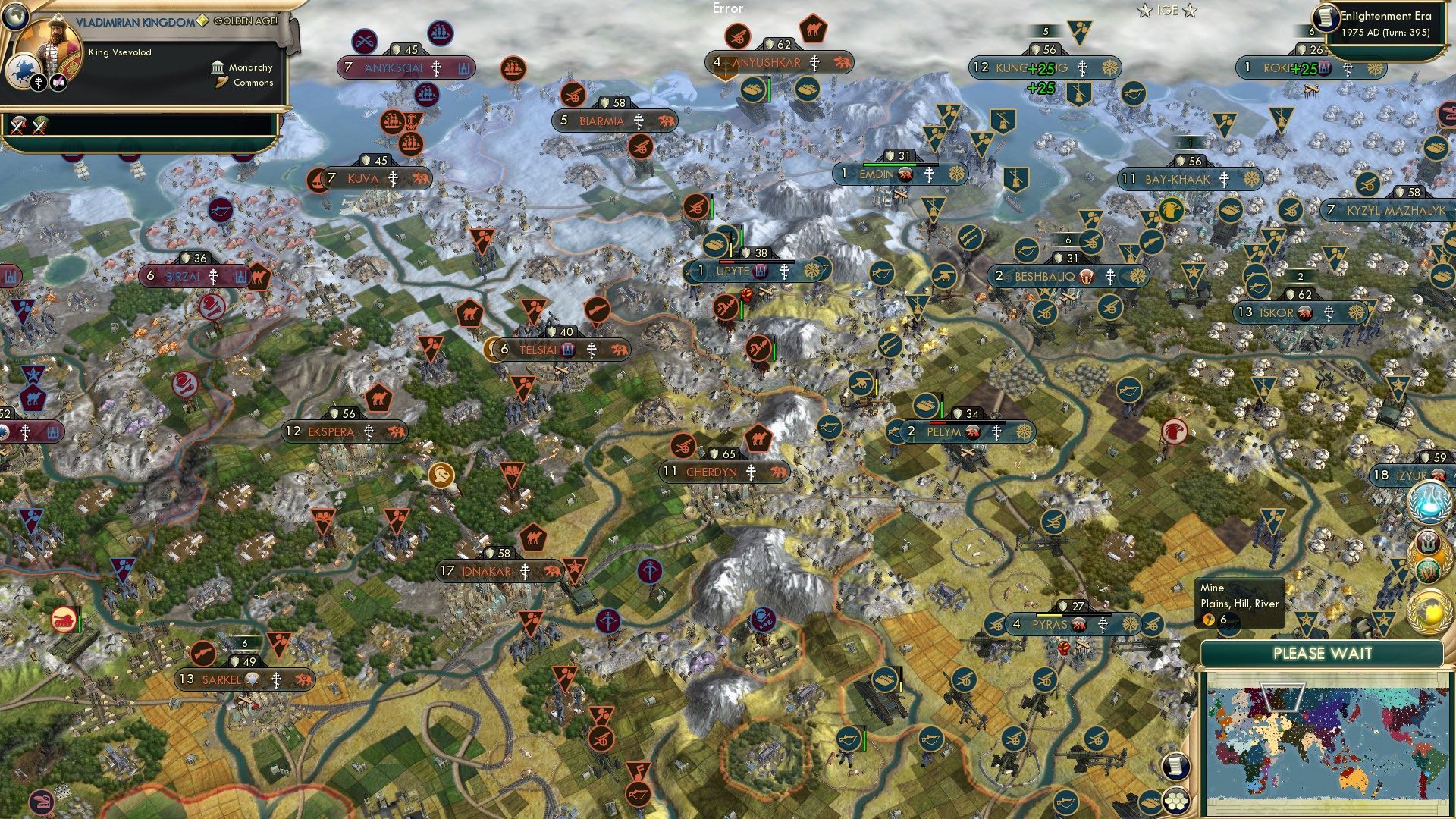Open the notification log scroll above the minimap
Viewport: 1456px width, 819px height.
pos(1175,766)
